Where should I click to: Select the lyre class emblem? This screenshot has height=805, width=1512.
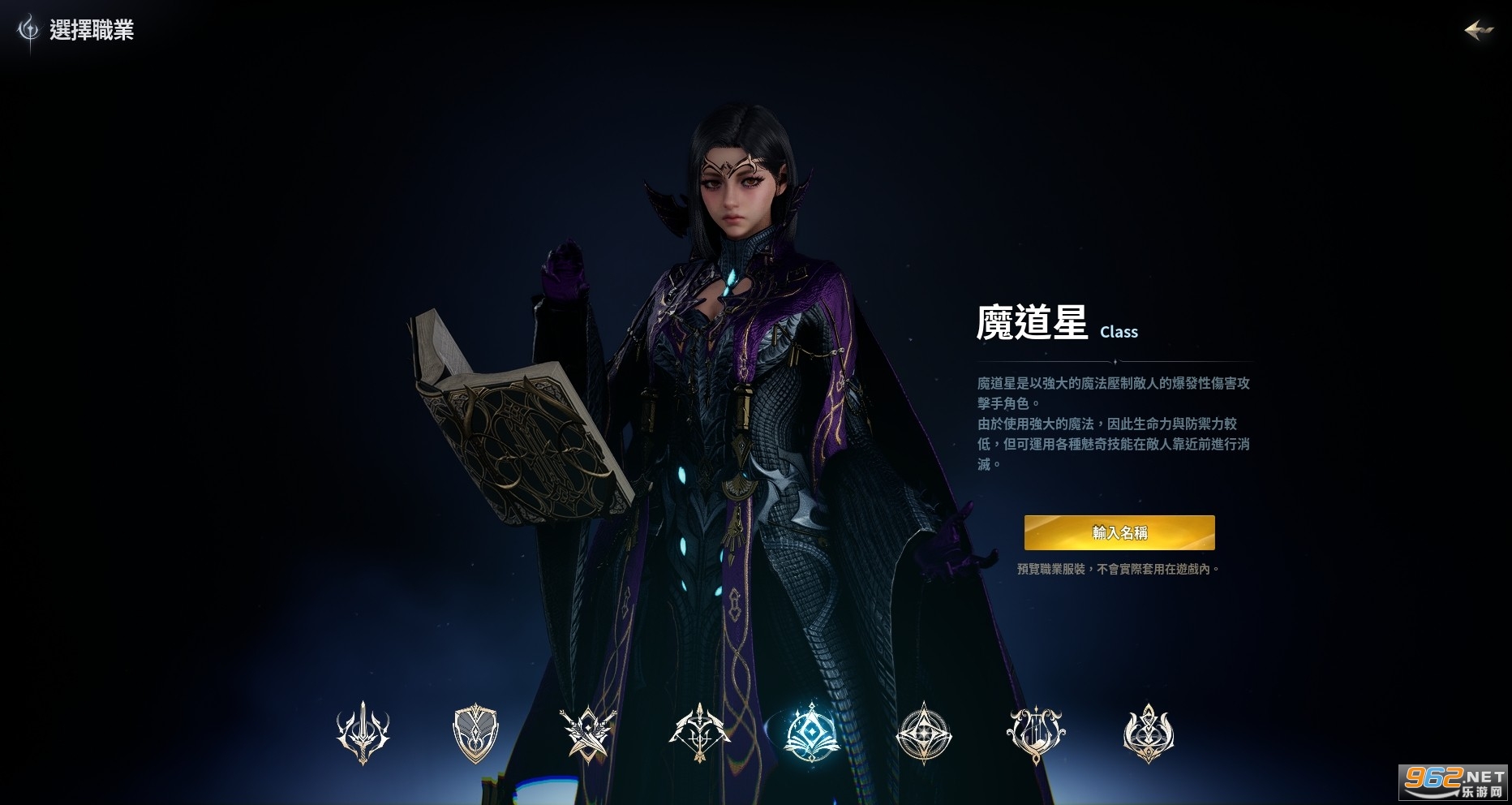click(1037, 733)
